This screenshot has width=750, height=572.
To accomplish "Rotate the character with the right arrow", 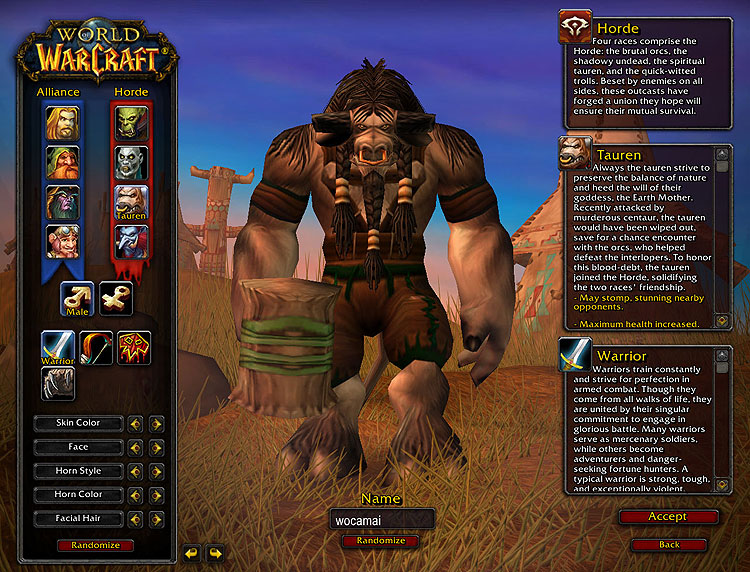I will click(x=215, y=552).
